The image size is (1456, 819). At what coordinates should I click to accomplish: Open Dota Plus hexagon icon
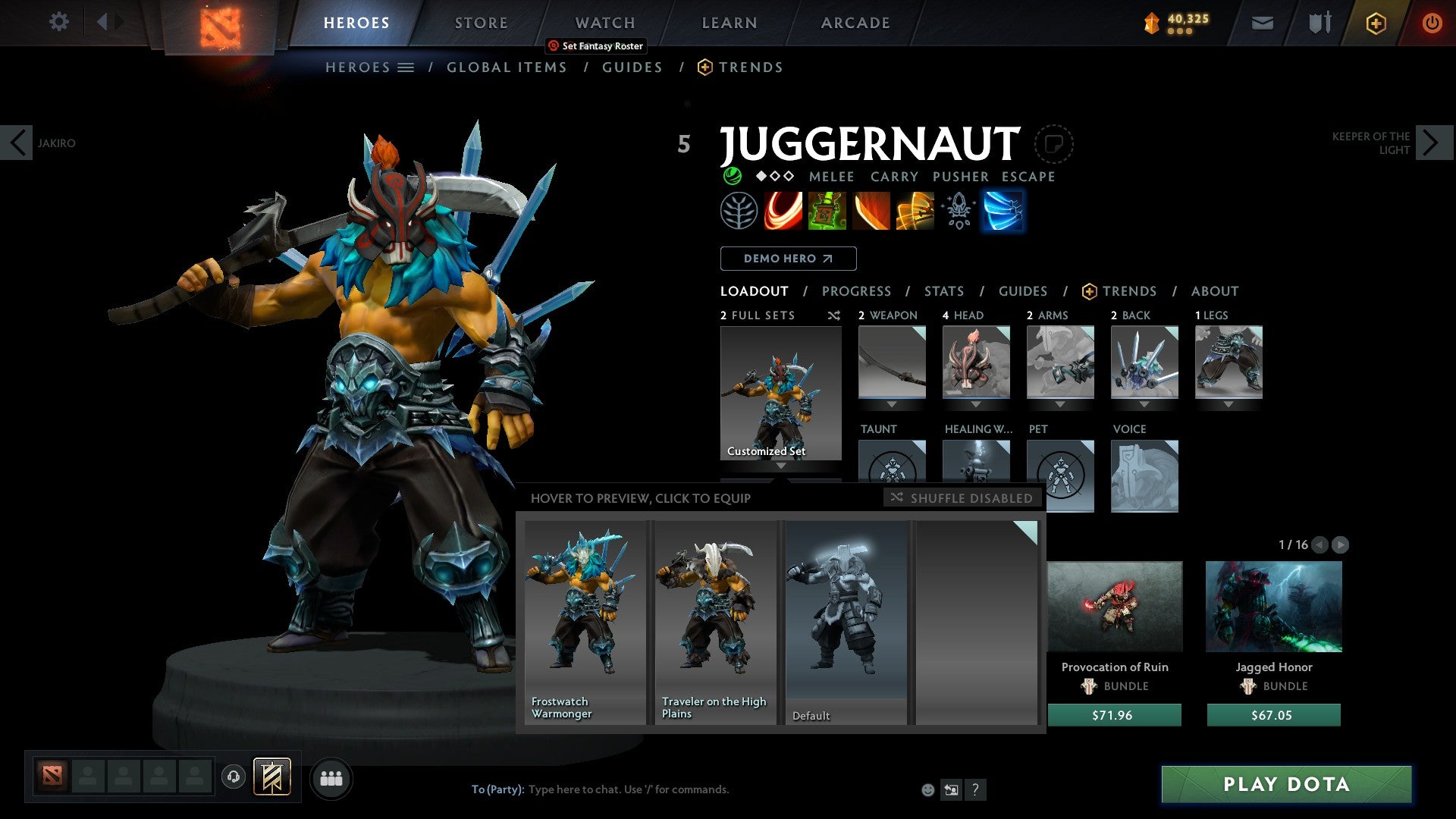(x=1375, y=23)
